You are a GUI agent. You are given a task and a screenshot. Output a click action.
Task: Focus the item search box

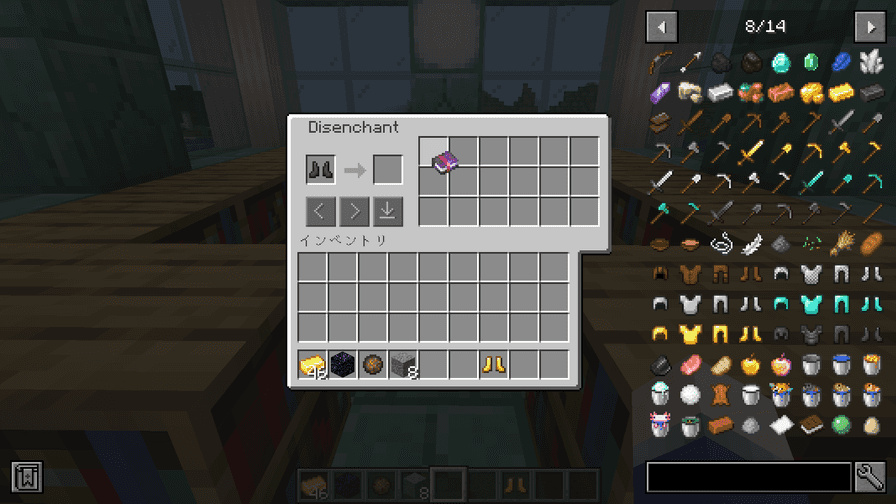pyautogui.click(x=748, y=476)
